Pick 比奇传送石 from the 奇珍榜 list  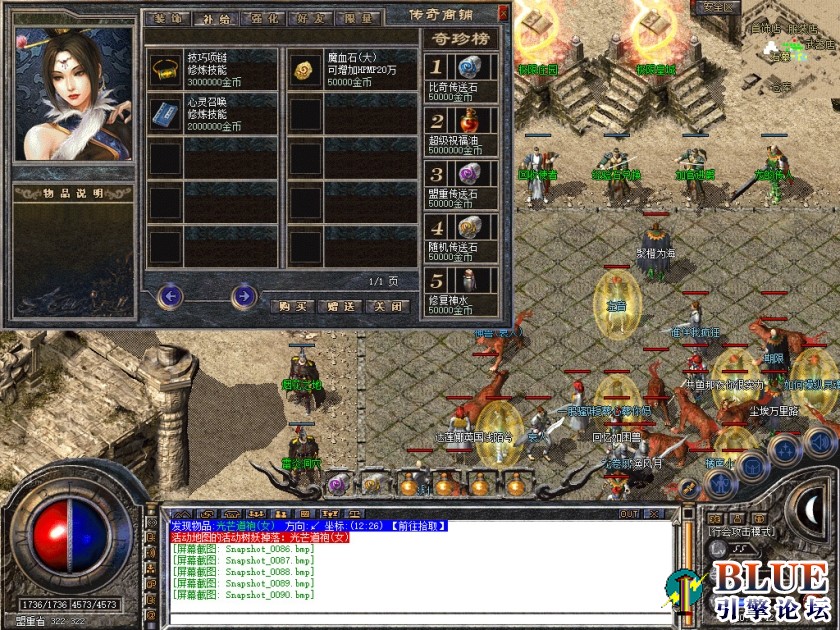click(x=468, y=69)
